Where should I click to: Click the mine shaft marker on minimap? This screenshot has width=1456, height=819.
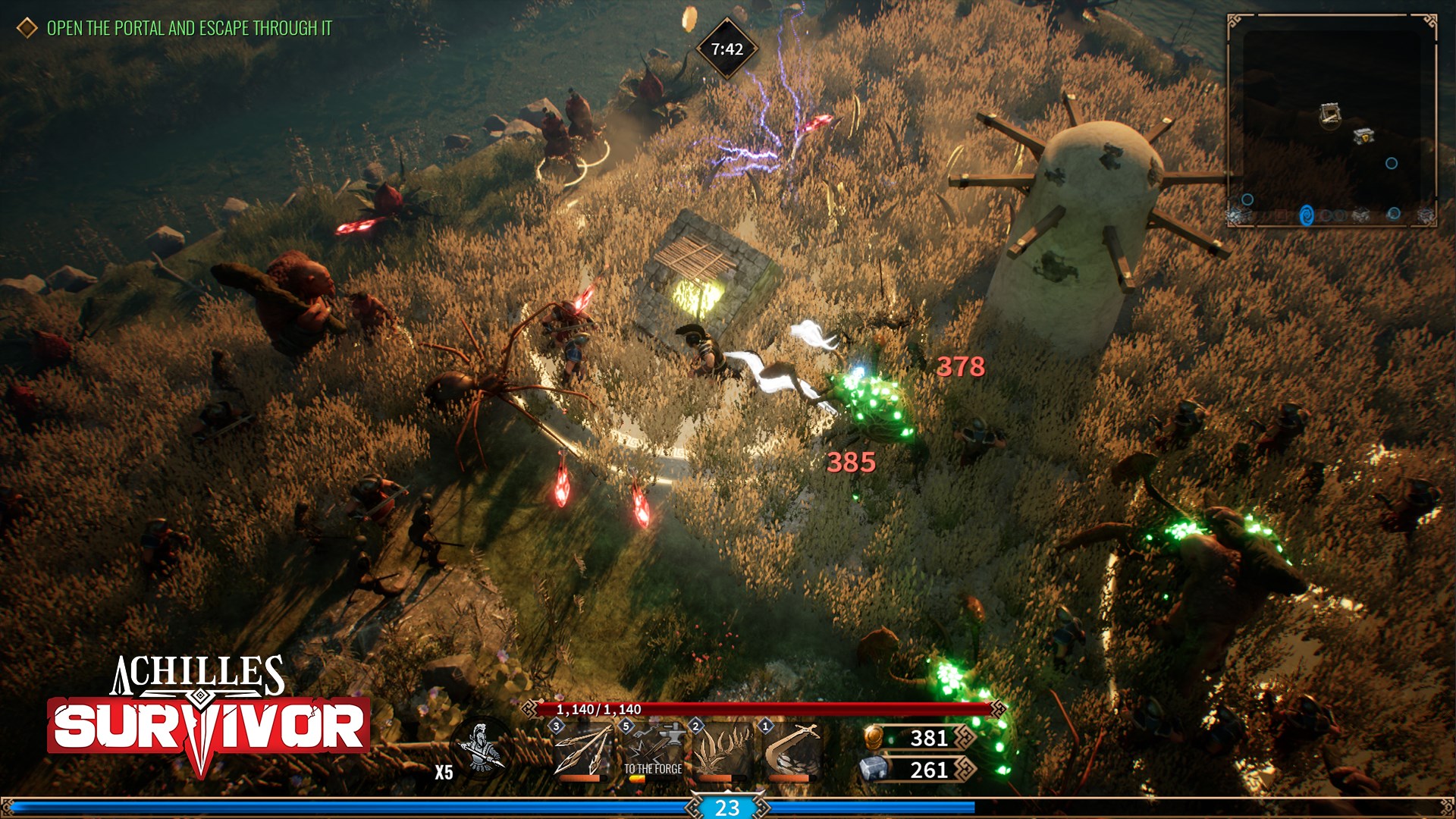pyautogui.click(x=1329, y=115)
